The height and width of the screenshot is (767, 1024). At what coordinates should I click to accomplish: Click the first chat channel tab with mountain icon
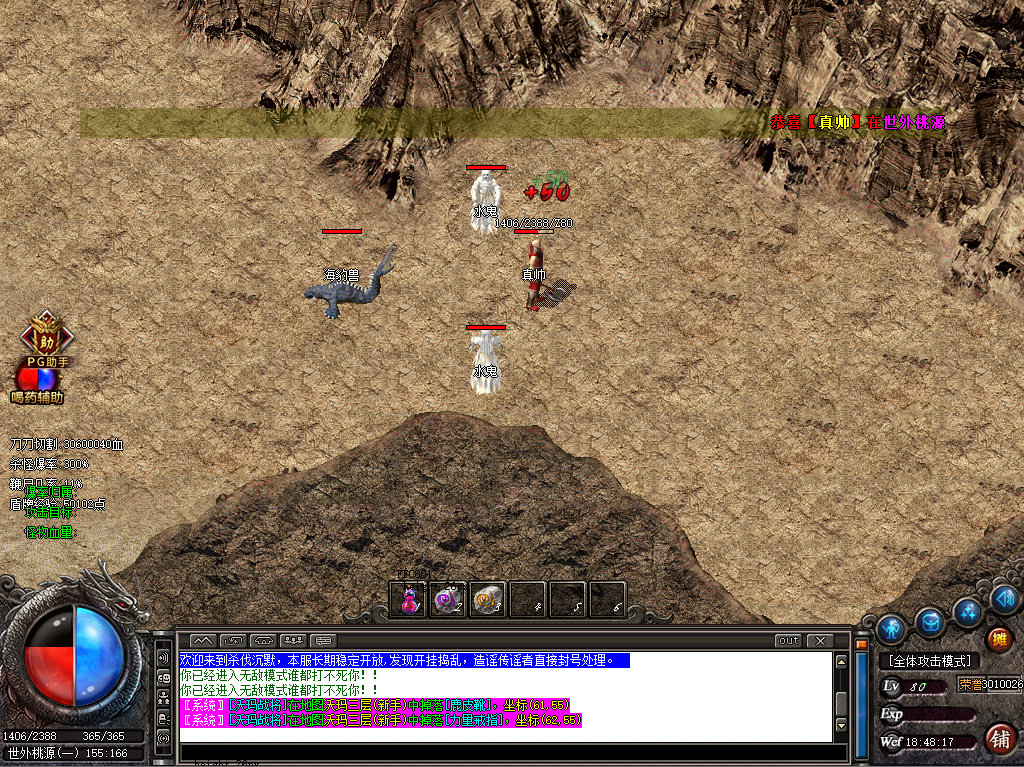tap(202, 640)
